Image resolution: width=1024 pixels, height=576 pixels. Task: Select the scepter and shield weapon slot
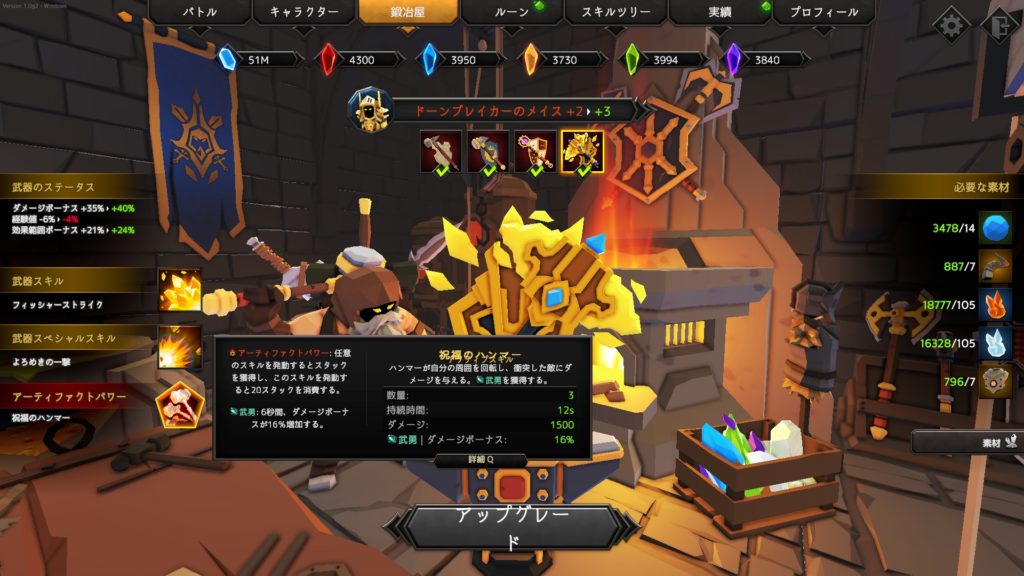(x=535, y=152)
